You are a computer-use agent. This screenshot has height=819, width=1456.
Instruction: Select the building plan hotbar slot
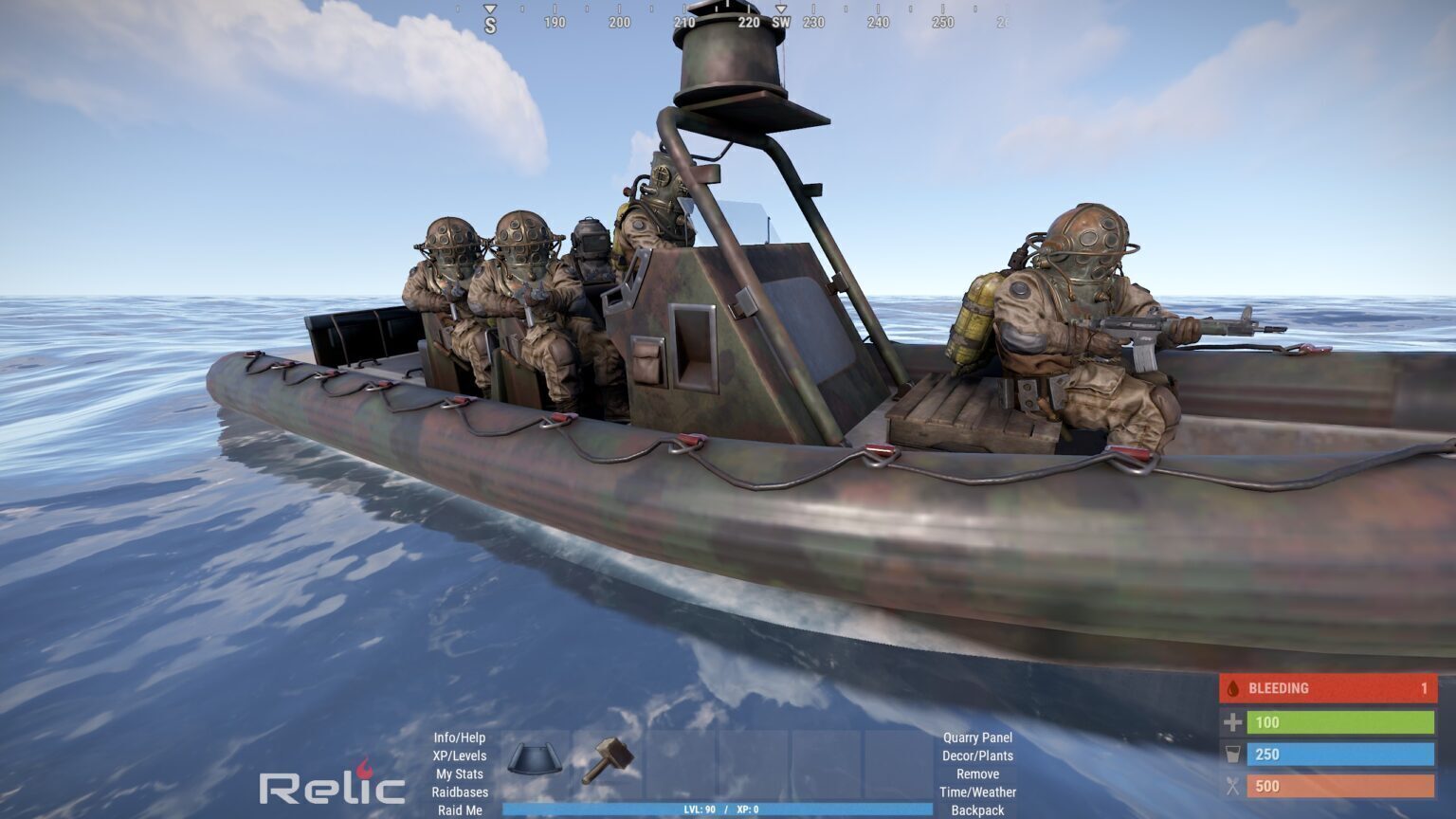pos(536,761)
